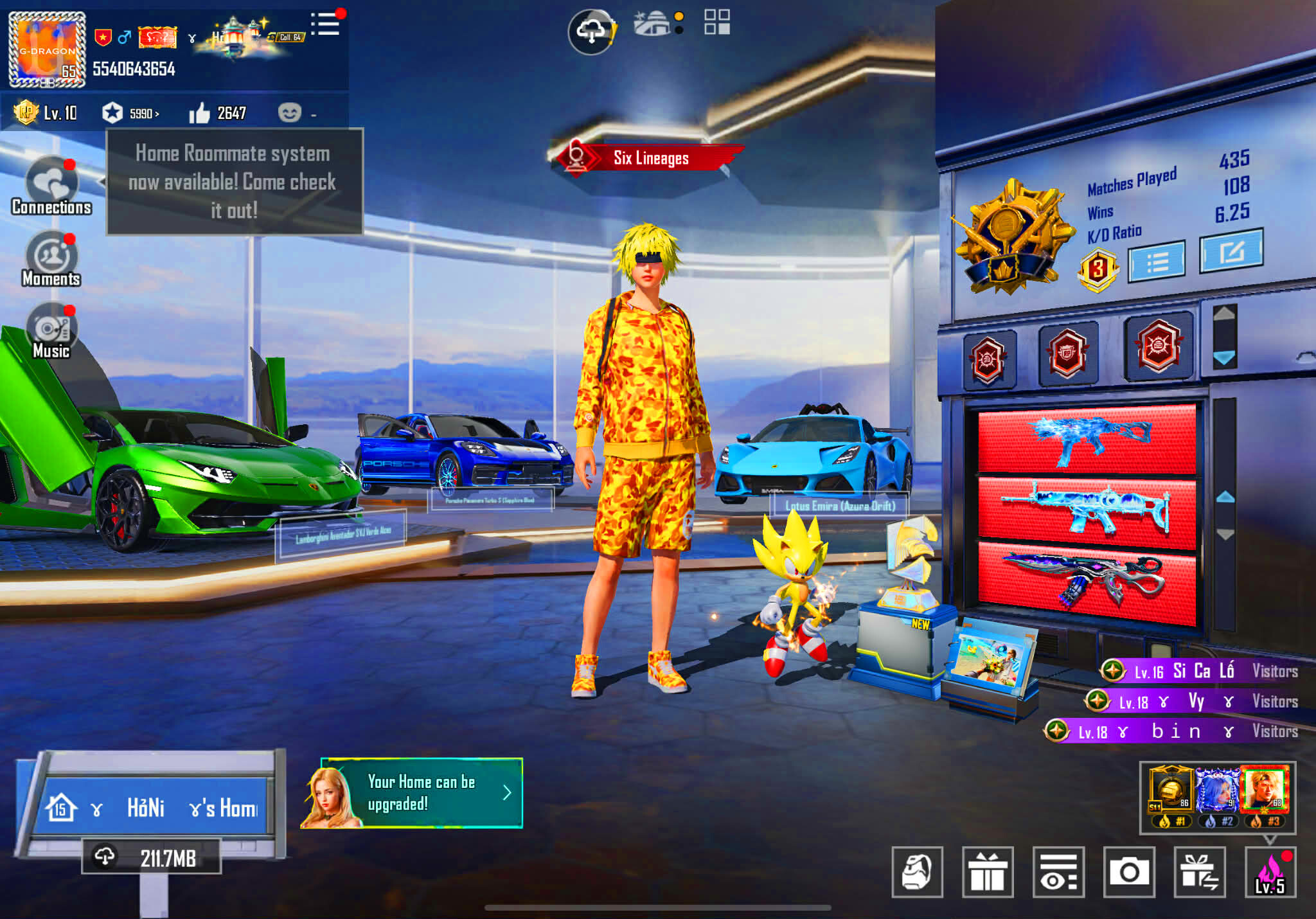Open the Six Lineages banner
This screenshot has width=1316, height=919.
point(649,158)
